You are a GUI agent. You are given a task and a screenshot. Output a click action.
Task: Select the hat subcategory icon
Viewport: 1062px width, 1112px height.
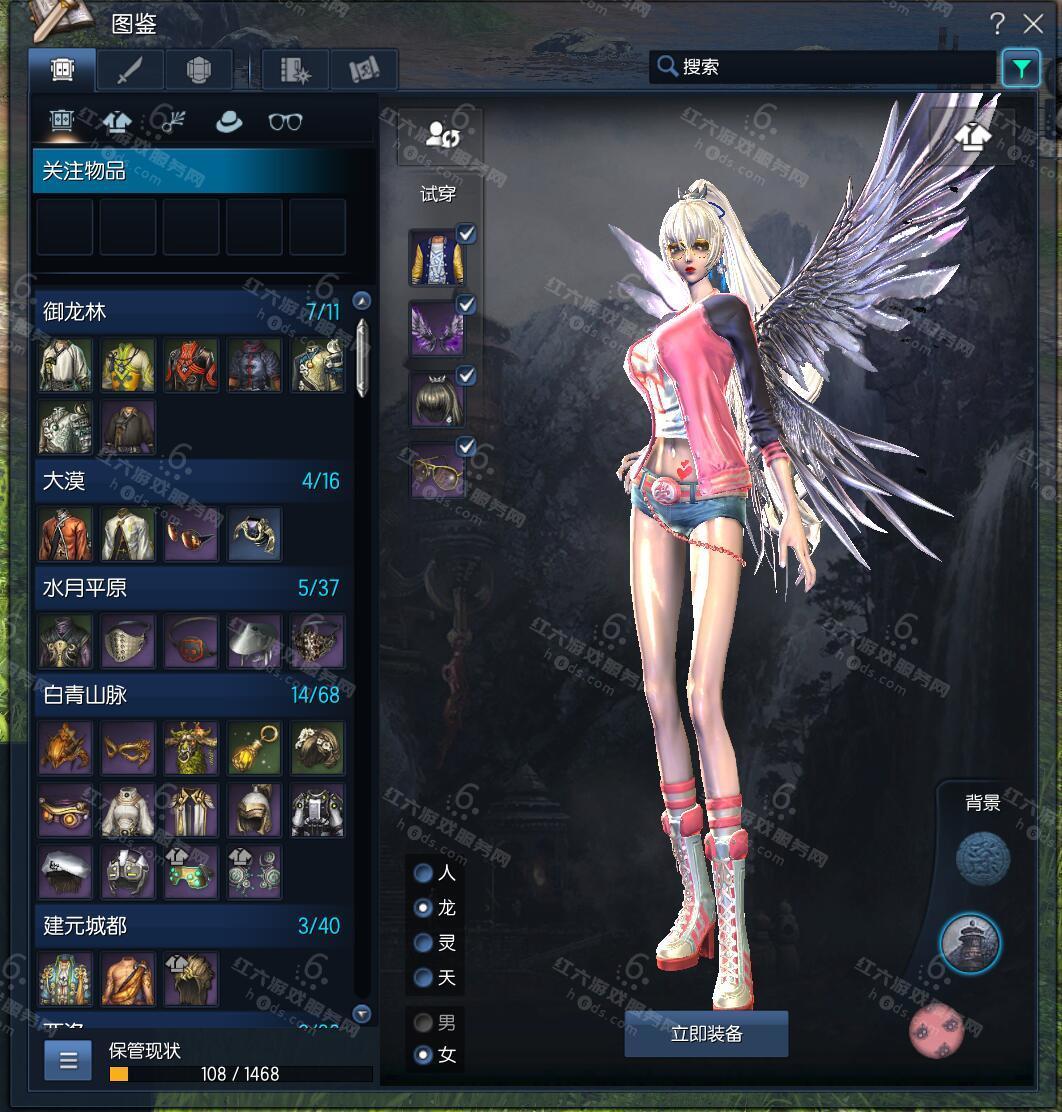(229, 122)
